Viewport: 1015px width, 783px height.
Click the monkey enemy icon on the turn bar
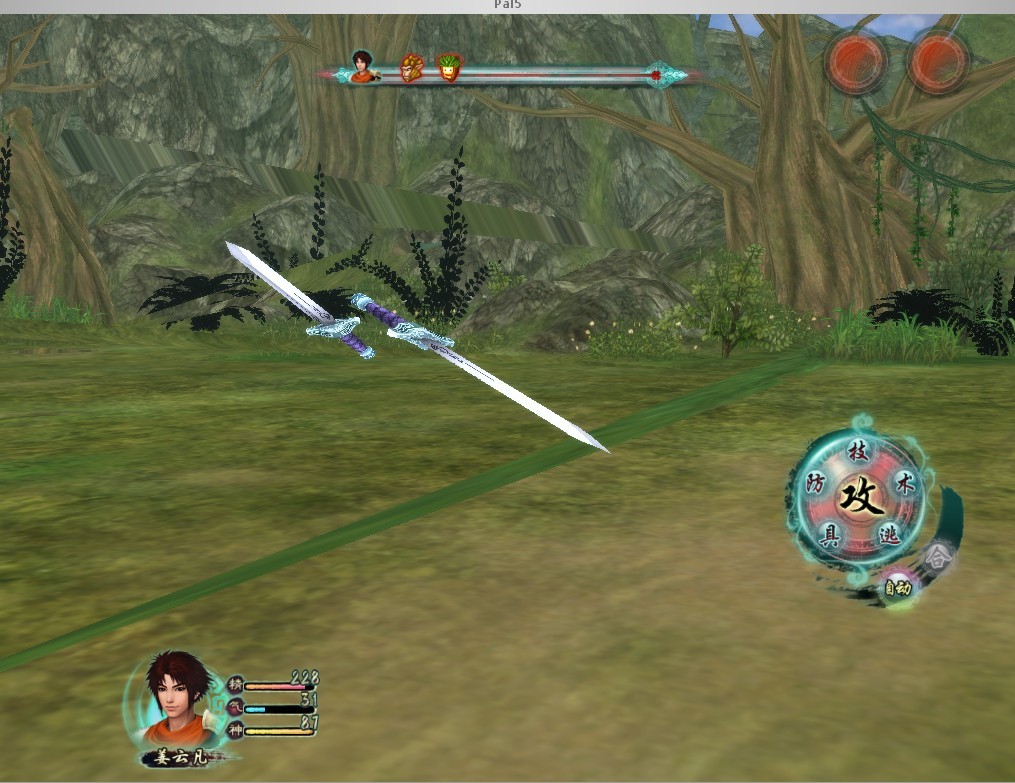pos(411,68)
